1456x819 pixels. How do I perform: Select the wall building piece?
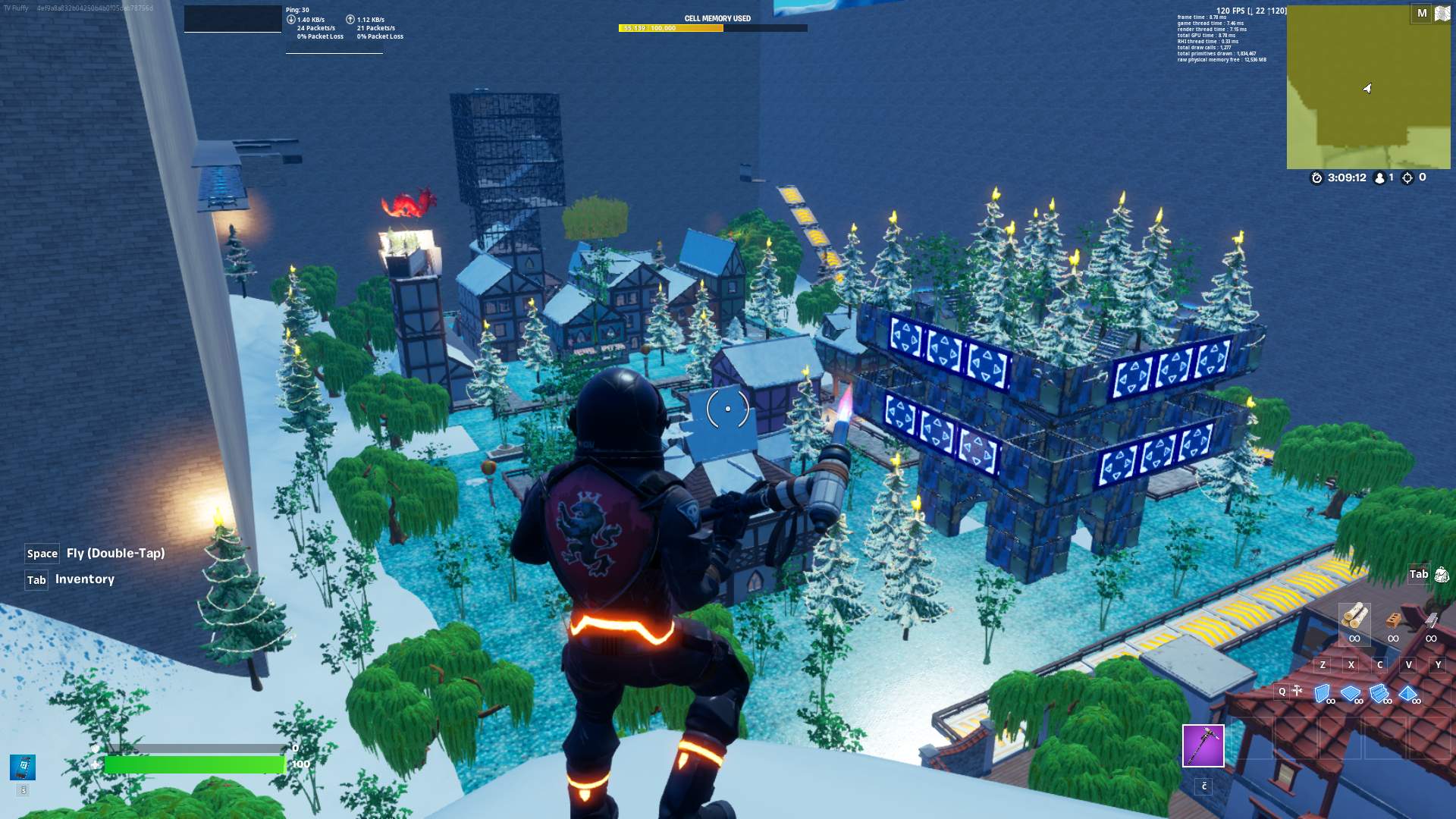[1323, 692]
